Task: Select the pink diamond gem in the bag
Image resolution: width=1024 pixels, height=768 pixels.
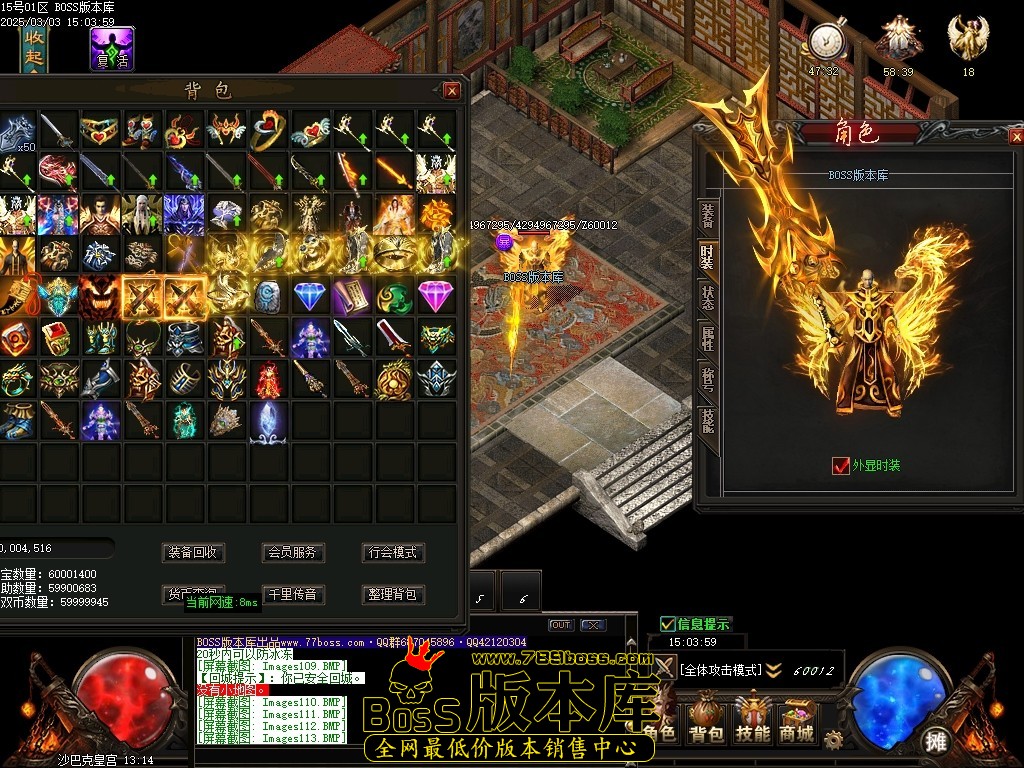Action: coord(435,297)
